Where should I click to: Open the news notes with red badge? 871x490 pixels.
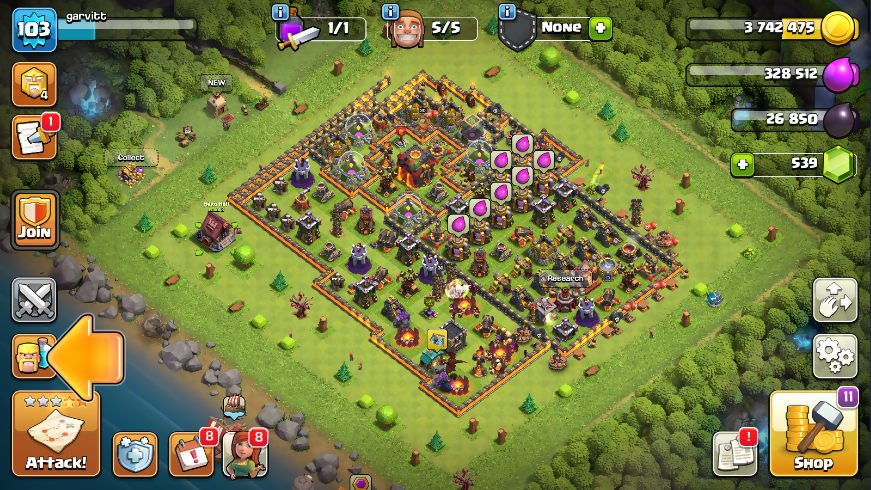(x=33, y=138)
